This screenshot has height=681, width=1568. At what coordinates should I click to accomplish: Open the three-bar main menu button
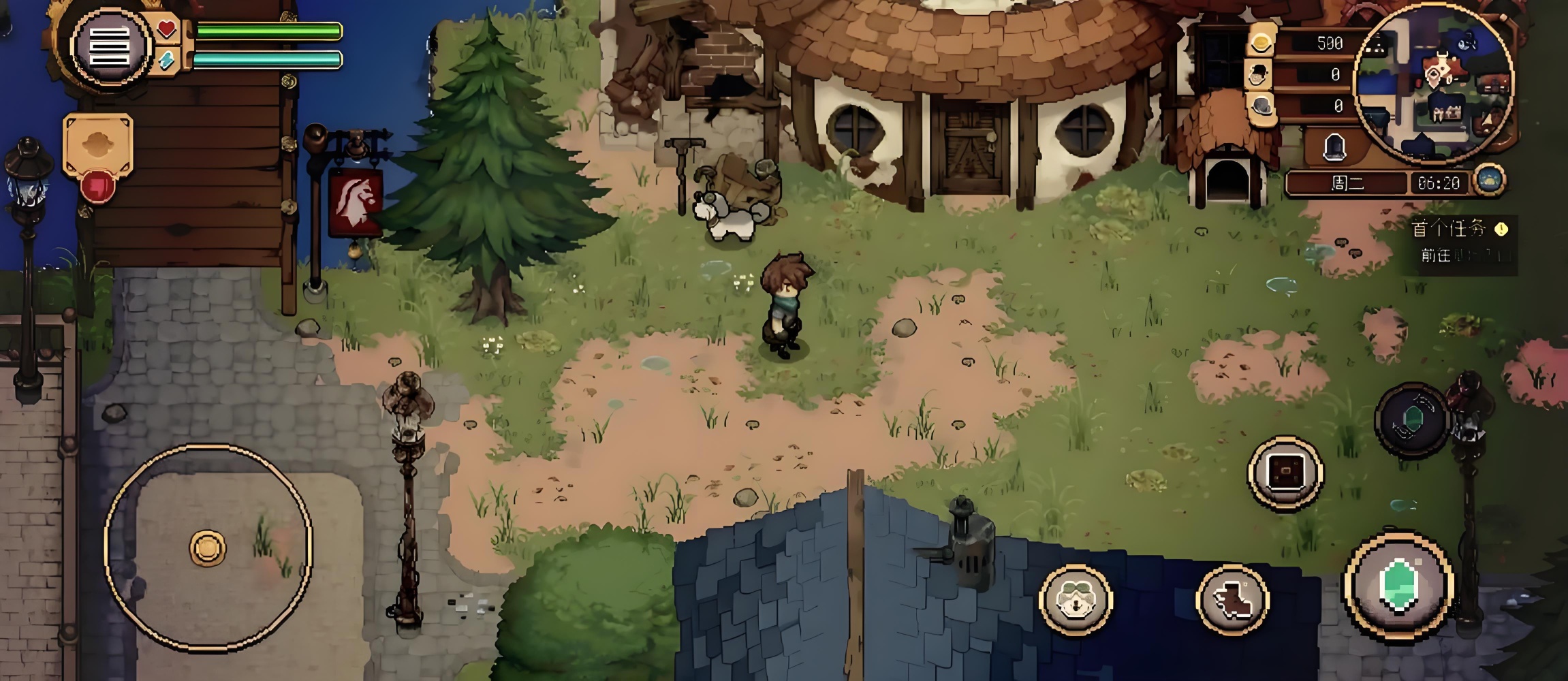tap(110, 47)
